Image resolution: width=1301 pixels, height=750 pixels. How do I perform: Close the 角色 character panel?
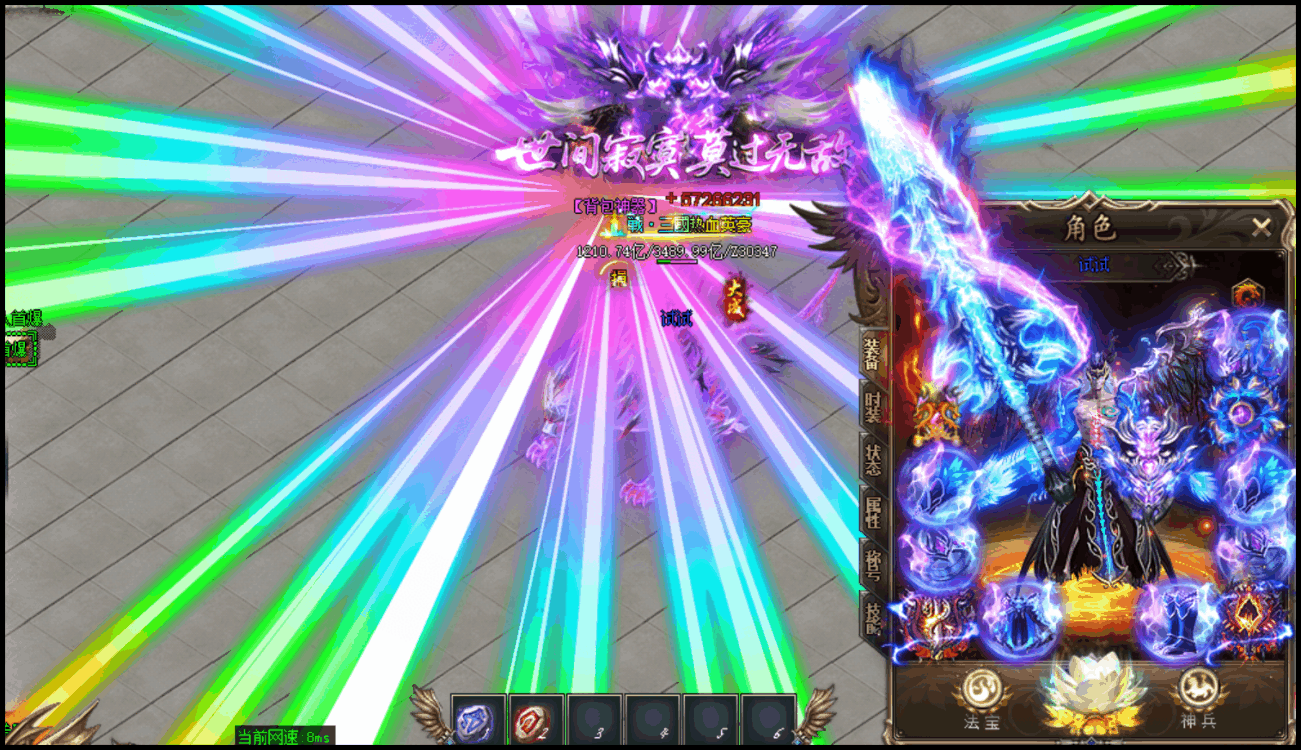click(1261, 227)
